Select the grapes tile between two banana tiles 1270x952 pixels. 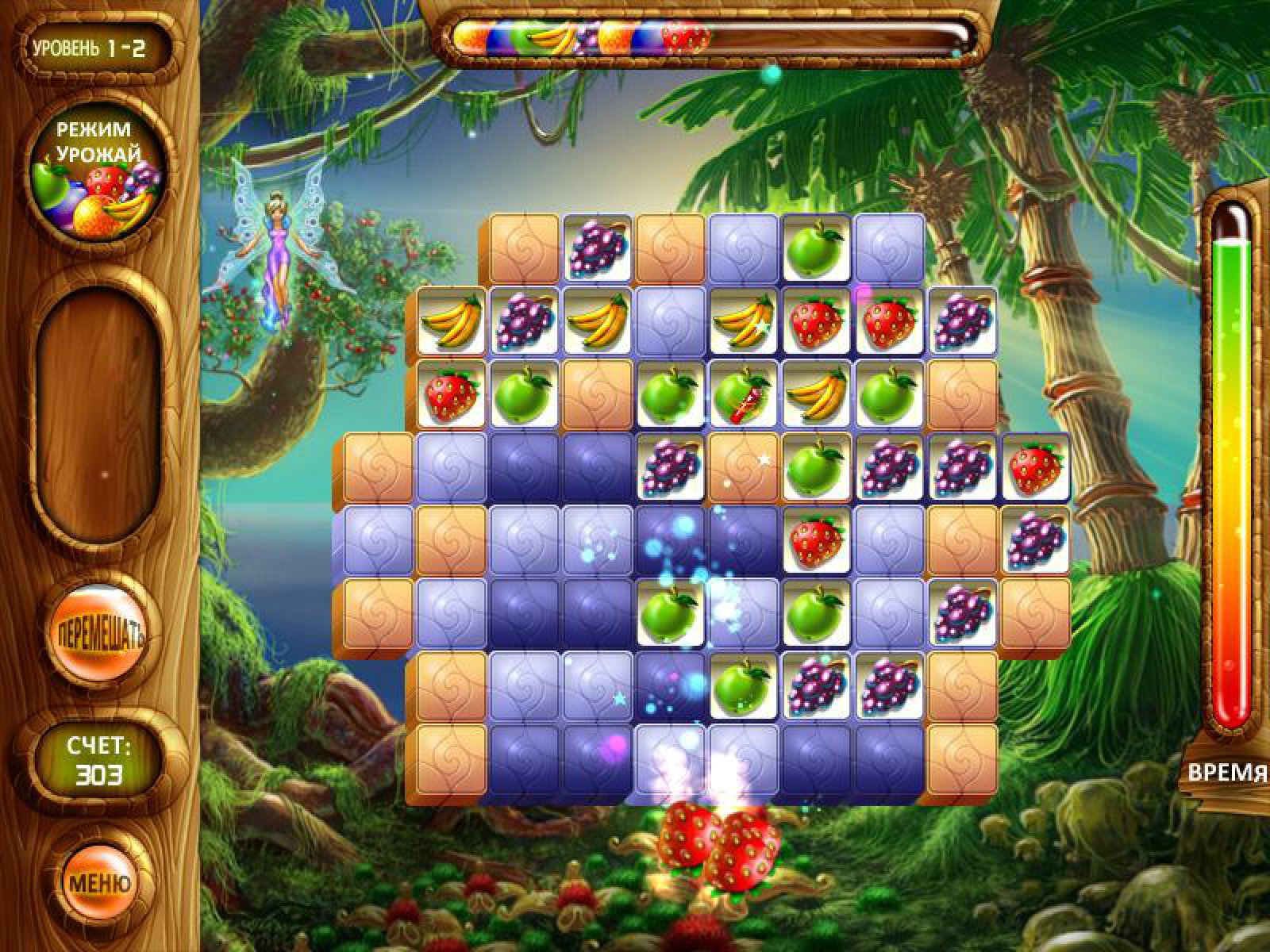pyautogui.click(x=524, y=323)
